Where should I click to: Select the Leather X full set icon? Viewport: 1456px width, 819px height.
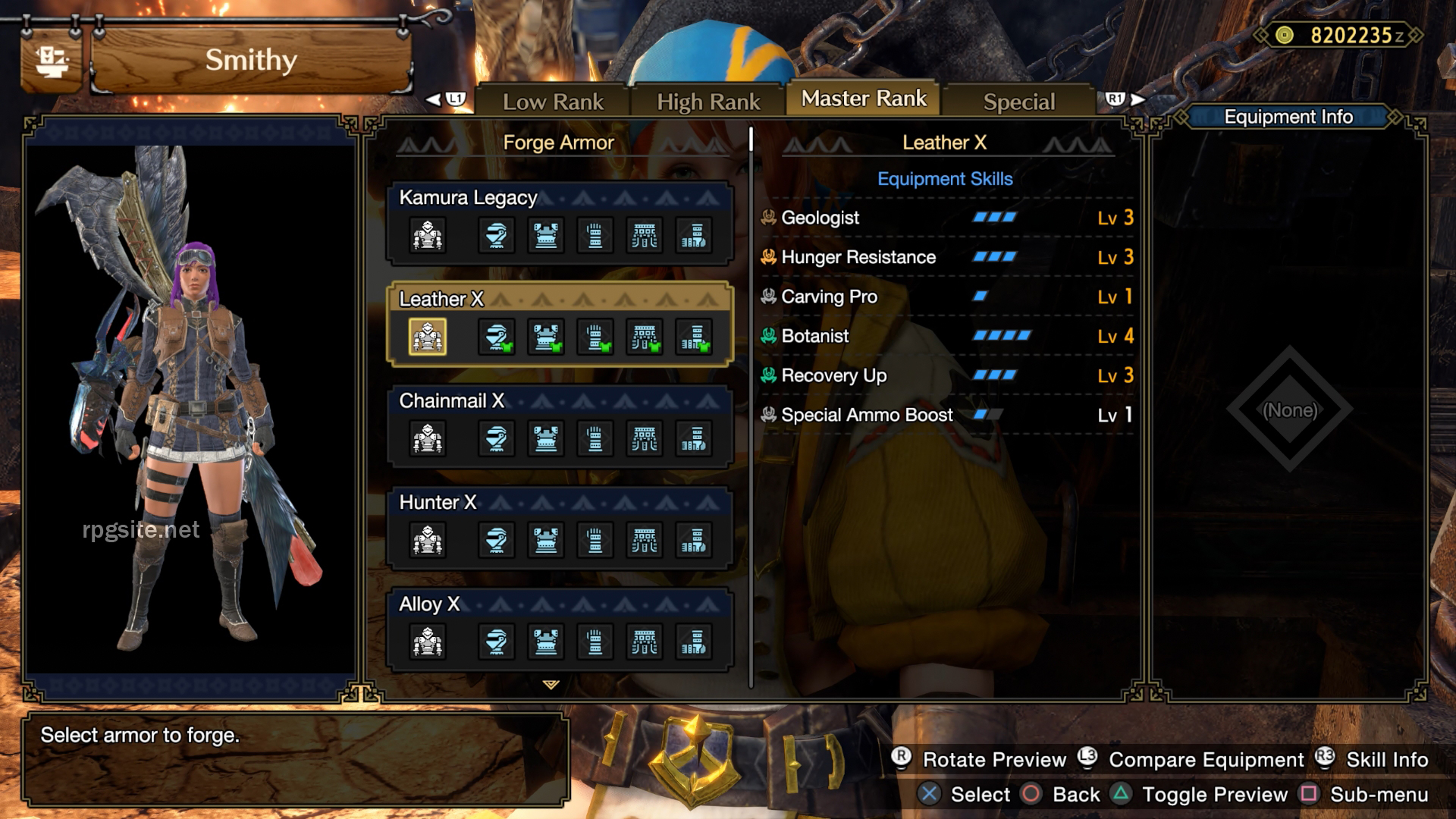[428, 337]
